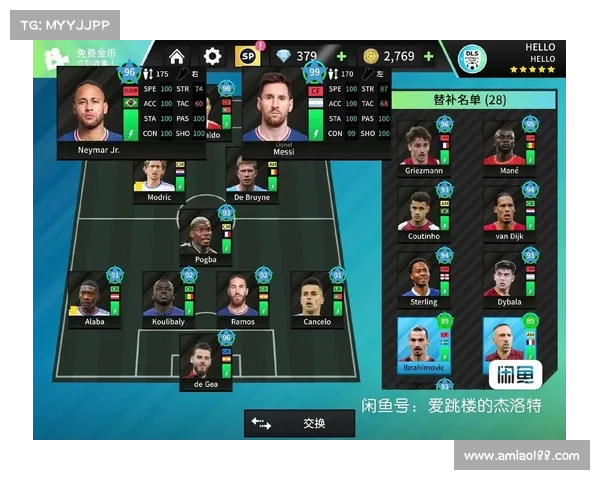Select Messi's player card
The height and width of the screenshot is (480, 600).
point(273,112)
